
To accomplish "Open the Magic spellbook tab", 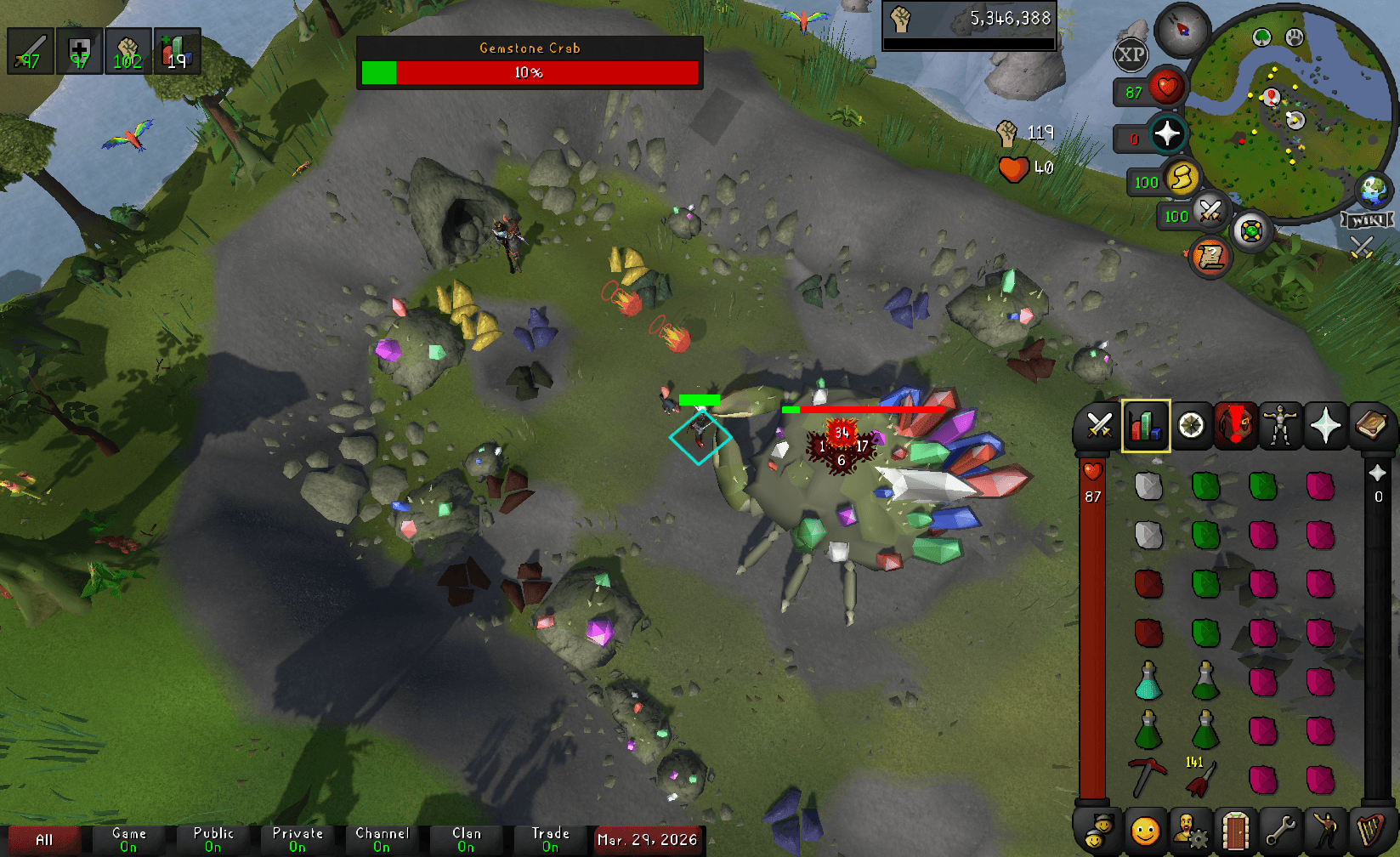I will [x=1372, y=425].
